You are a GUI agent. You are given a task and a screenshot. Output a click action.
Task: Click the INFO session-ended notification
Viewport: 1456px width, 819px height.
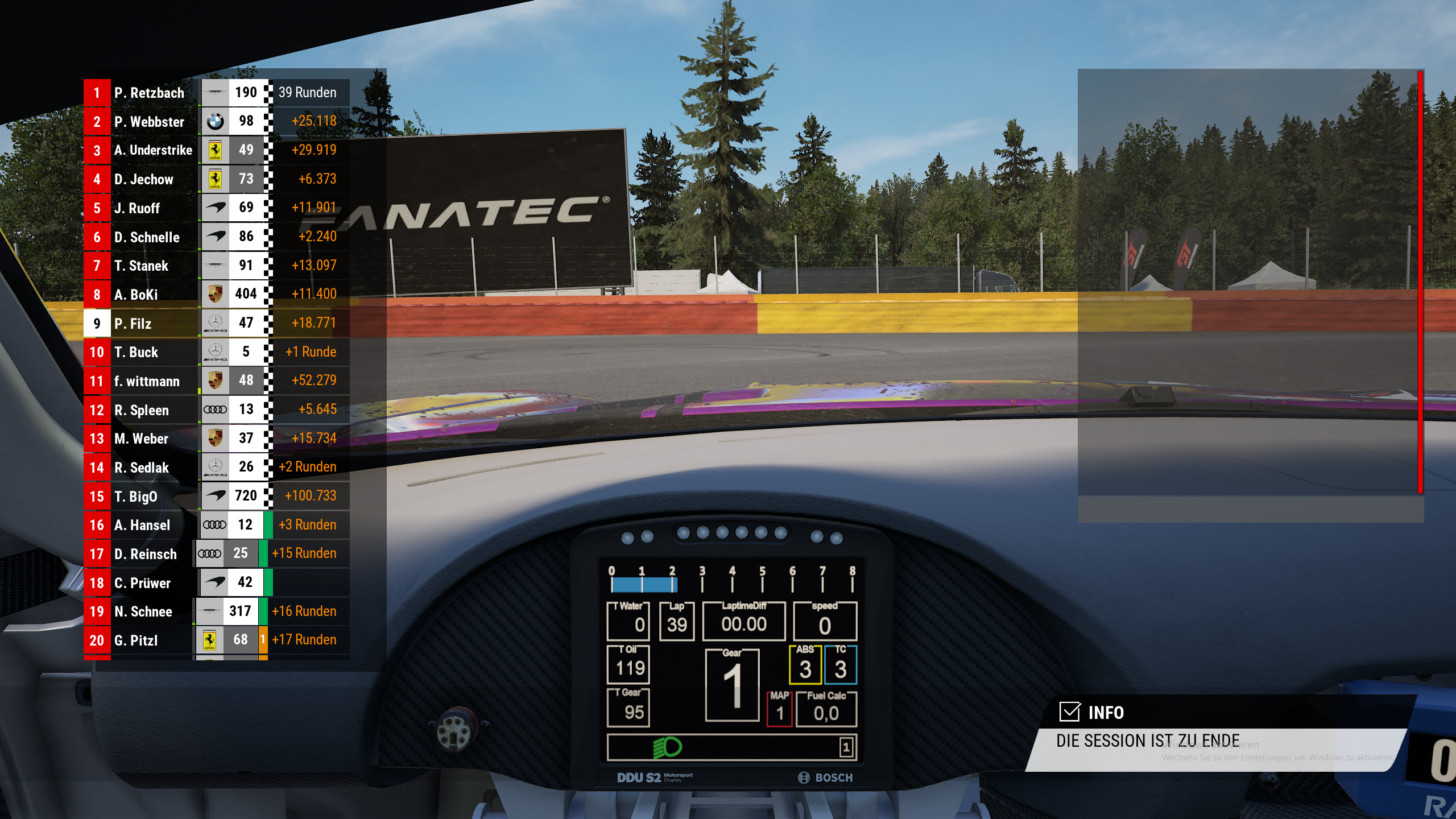[1217, 734]
